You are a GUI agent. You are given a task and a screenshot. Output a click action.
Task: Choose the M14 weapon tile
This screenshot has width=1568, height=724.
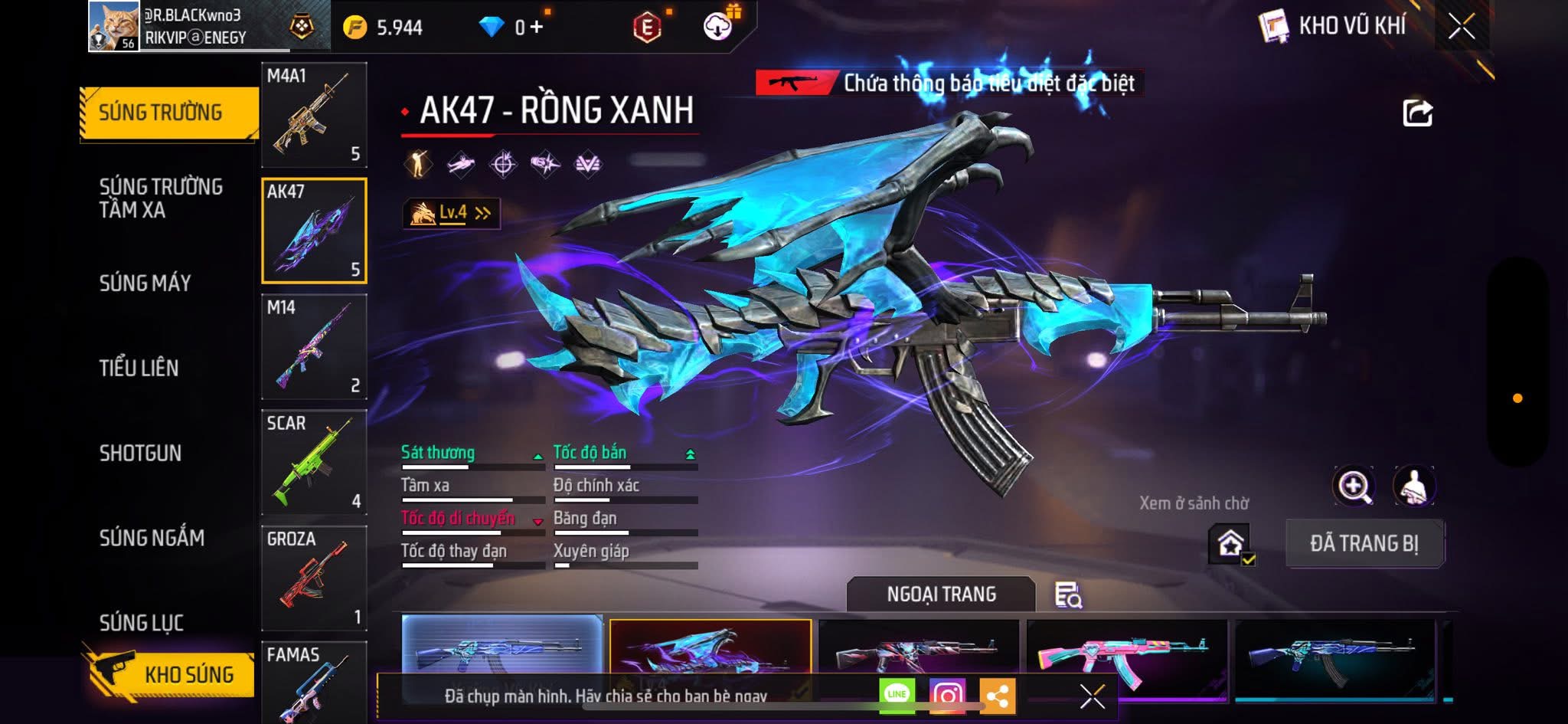314,346
